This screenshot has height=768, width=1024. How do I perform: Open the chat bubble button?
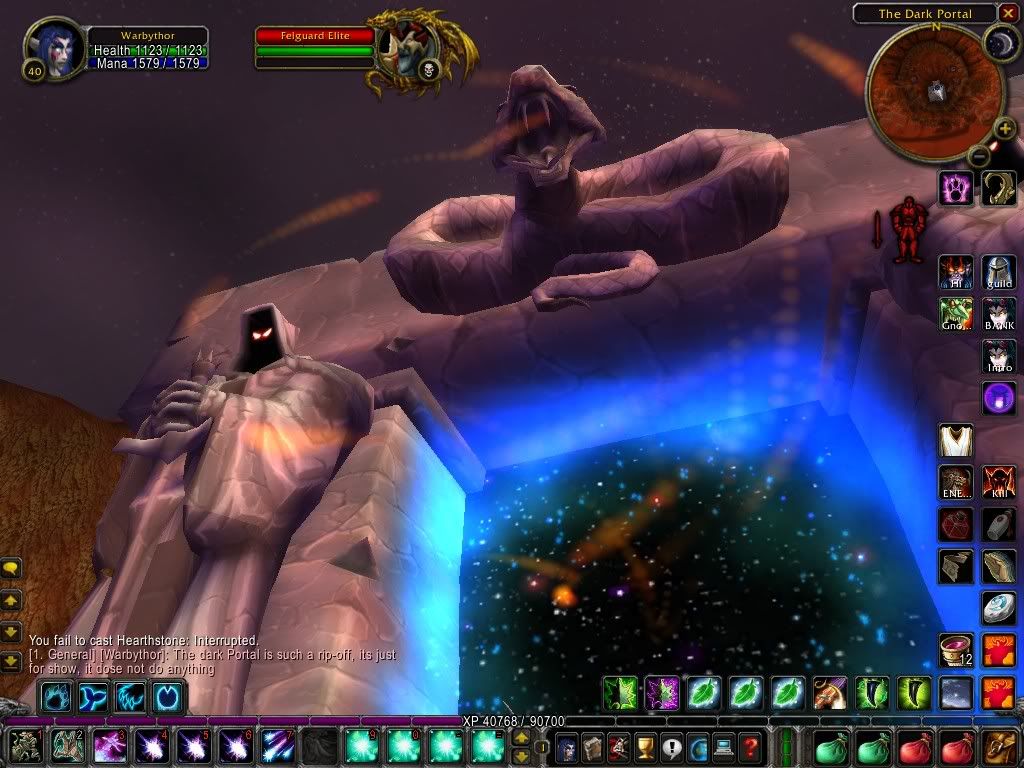(11, 569)
